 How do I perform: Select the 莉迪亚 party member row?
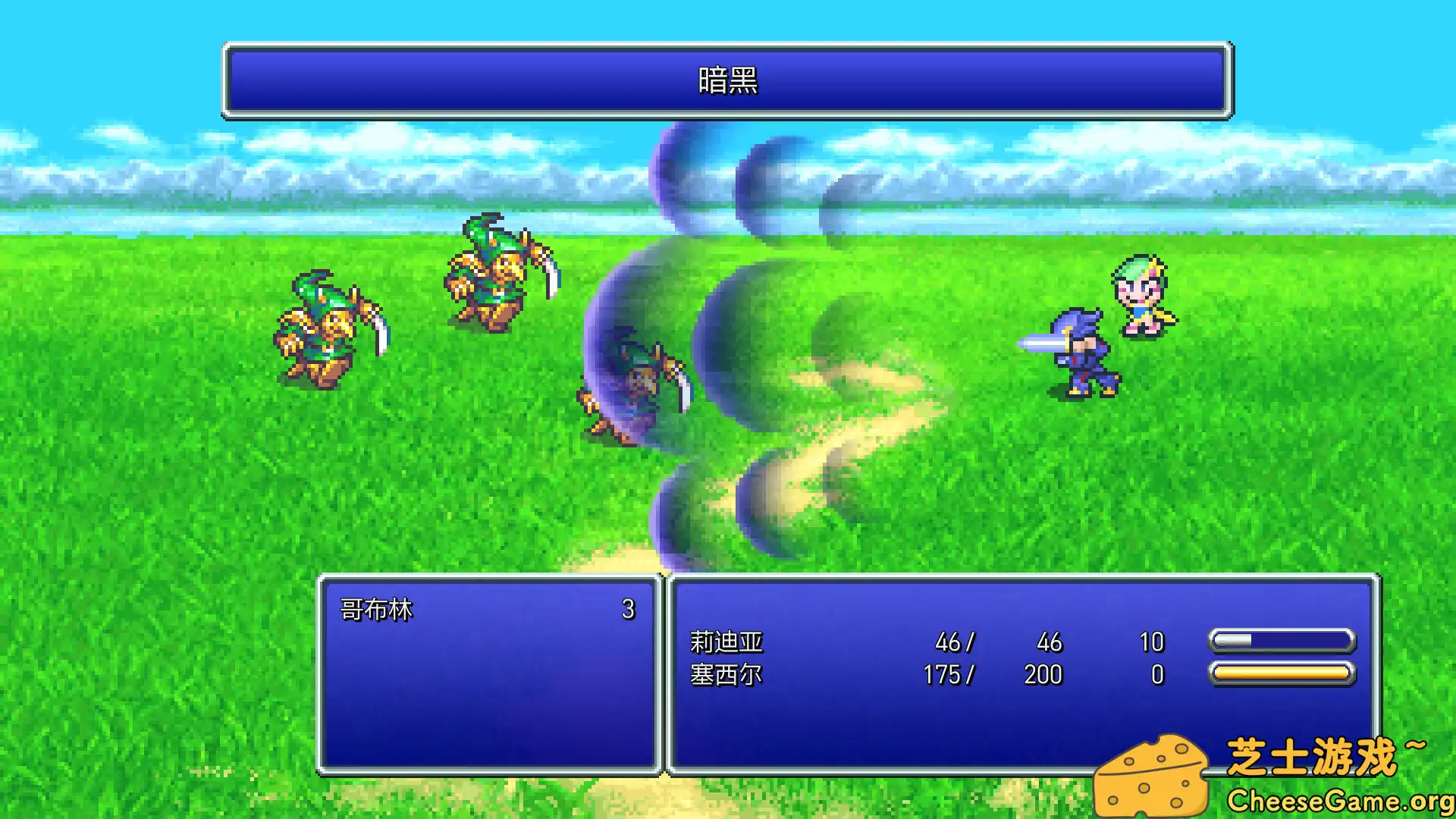(728, 642)
